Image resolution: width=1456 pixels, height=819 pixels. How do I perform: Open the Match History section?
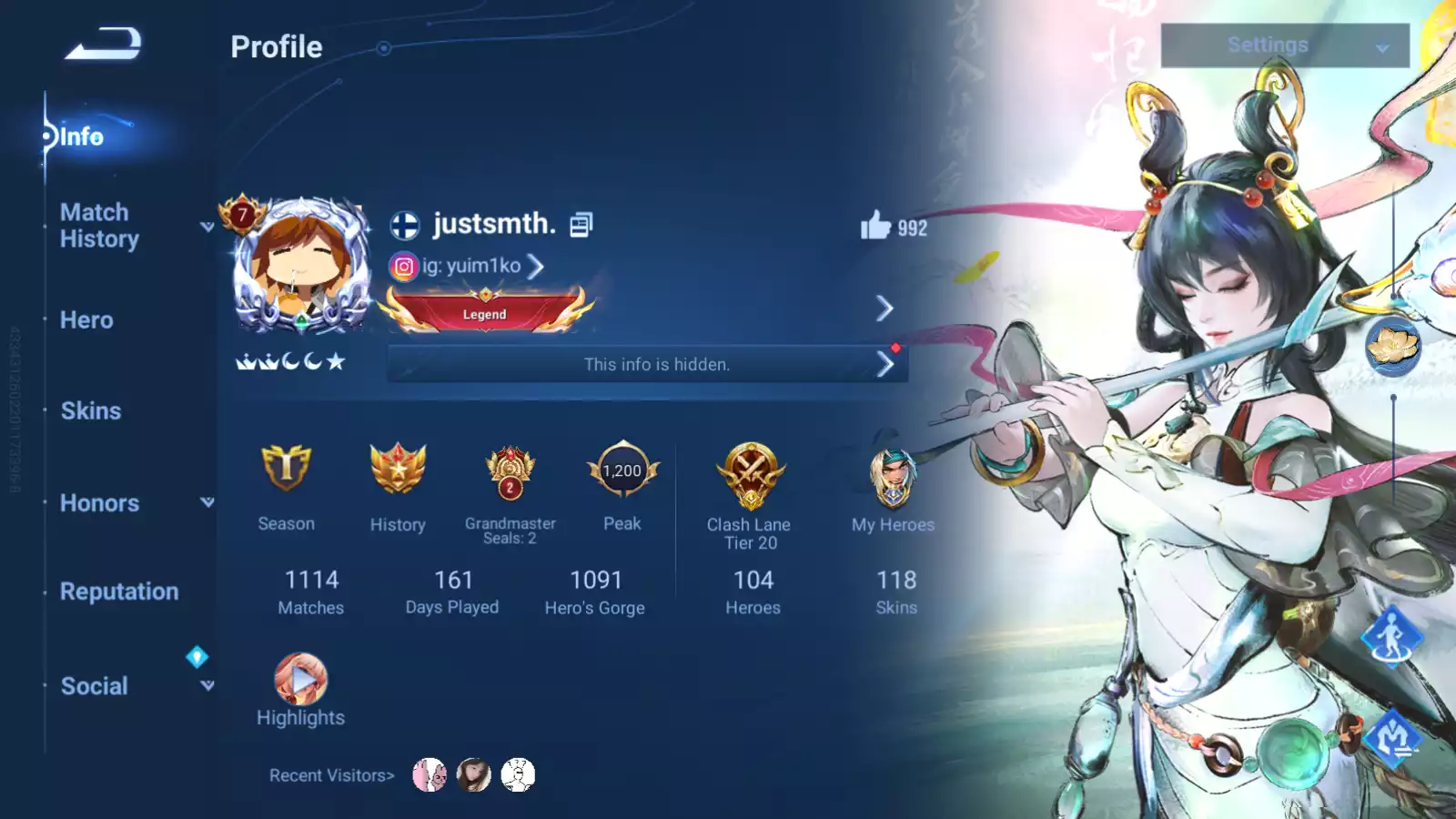(x=99, y=226)
